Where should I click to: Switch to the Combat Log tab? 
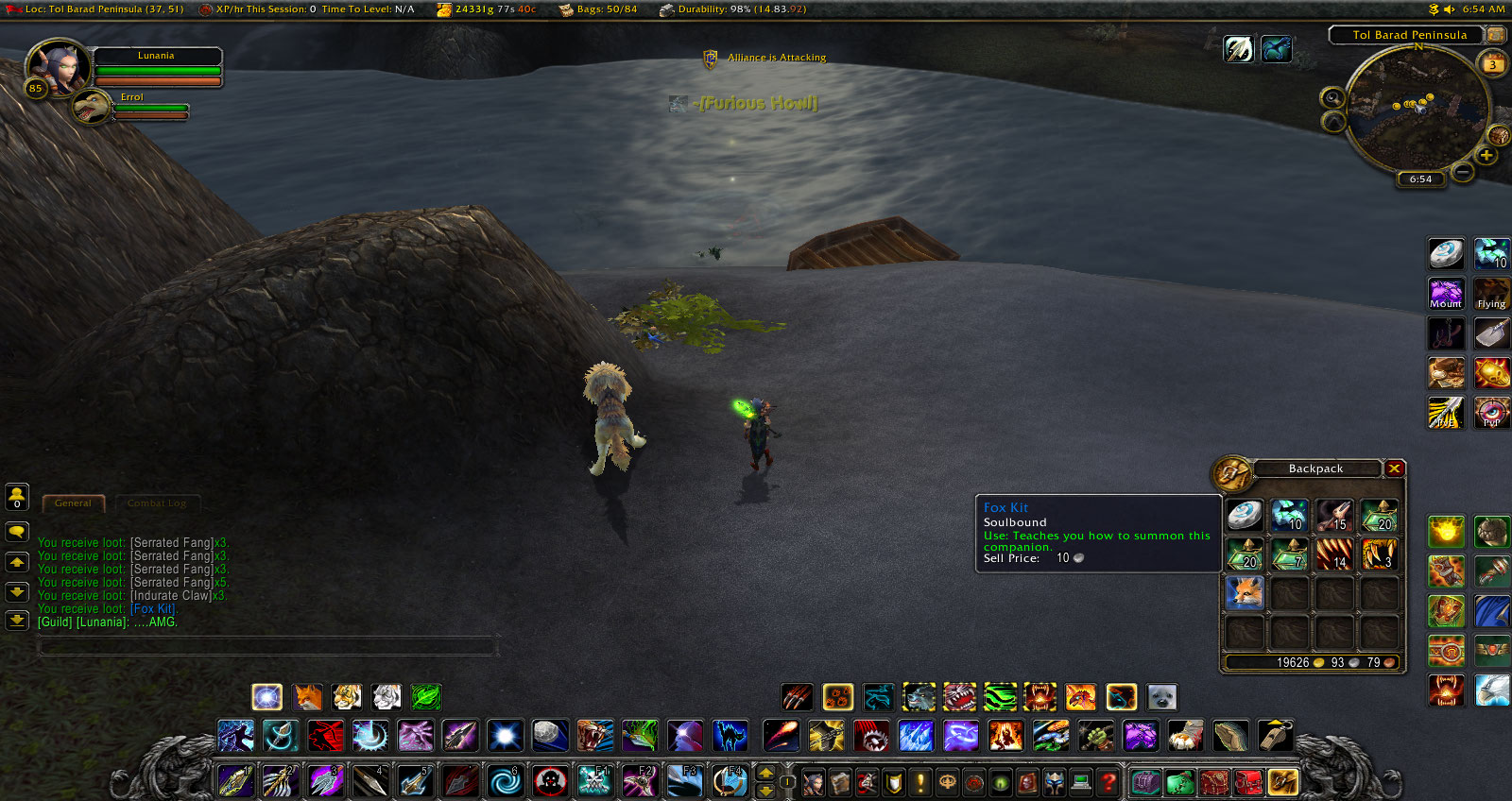[x=157, y=503]
